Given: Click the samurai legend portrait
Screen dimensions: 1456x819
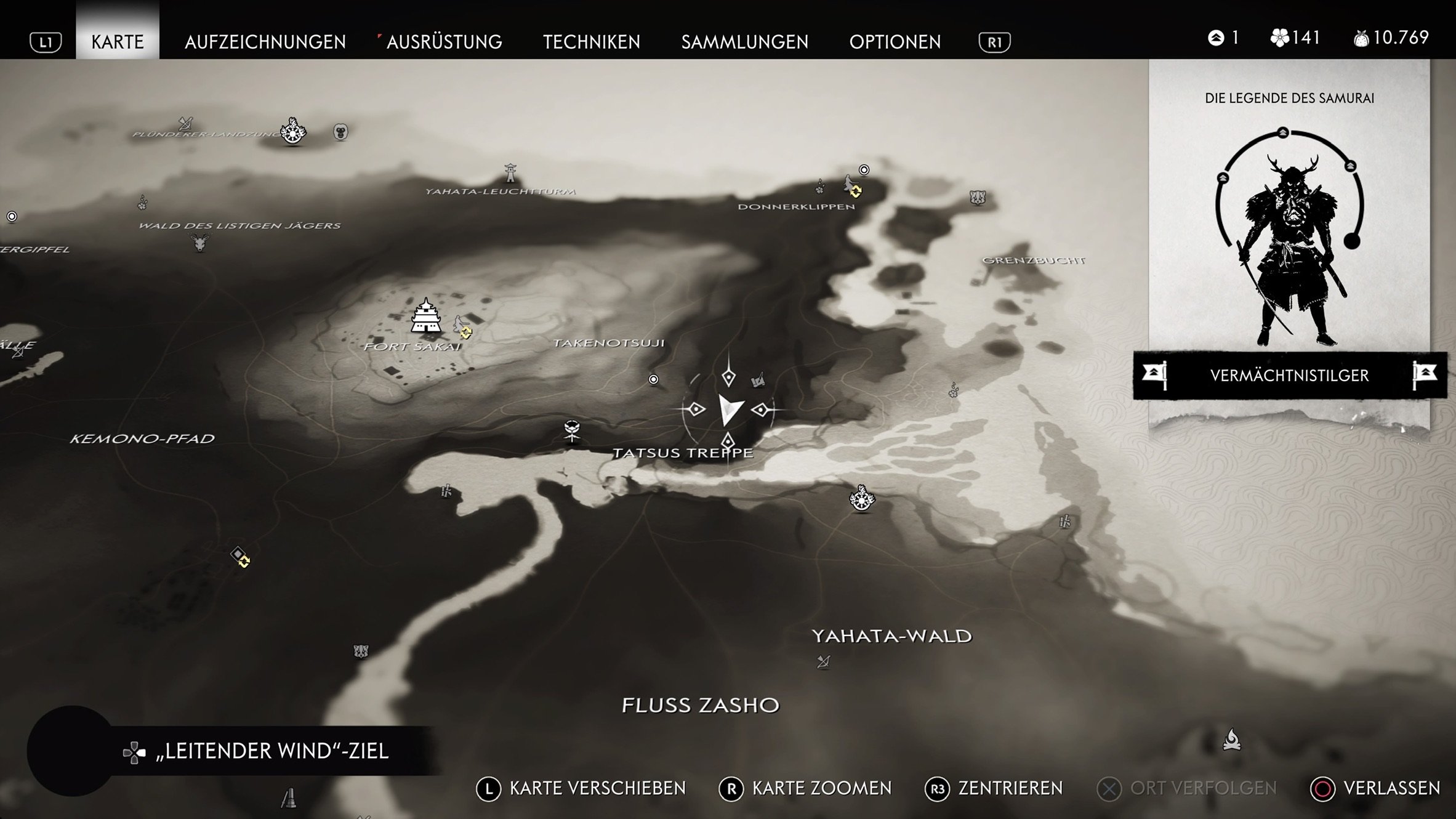Looking at the screenshot, I should click(x=1289, y=240).
